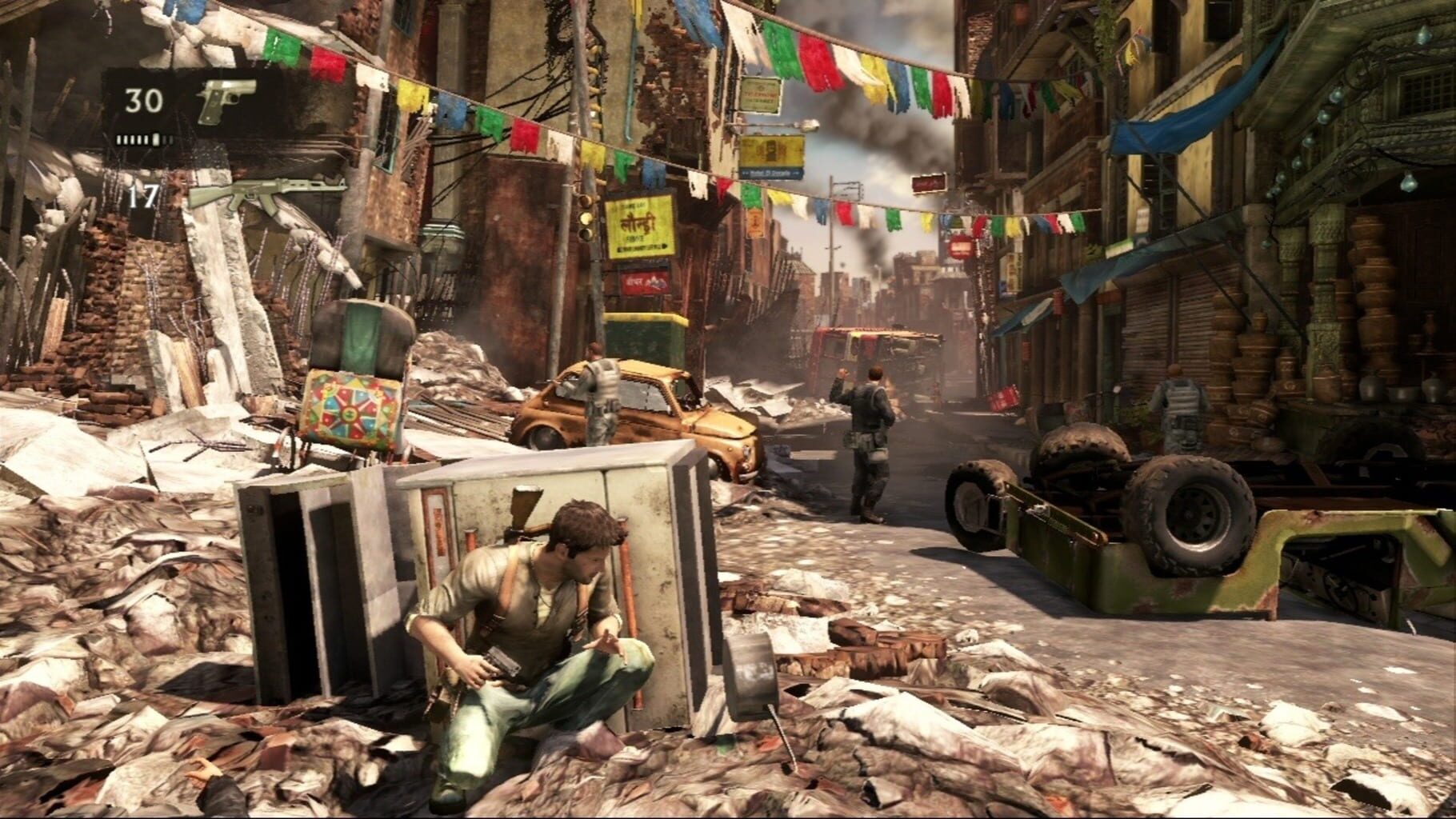Click the blue street sign under the billboard

click(x=770, y=171)
